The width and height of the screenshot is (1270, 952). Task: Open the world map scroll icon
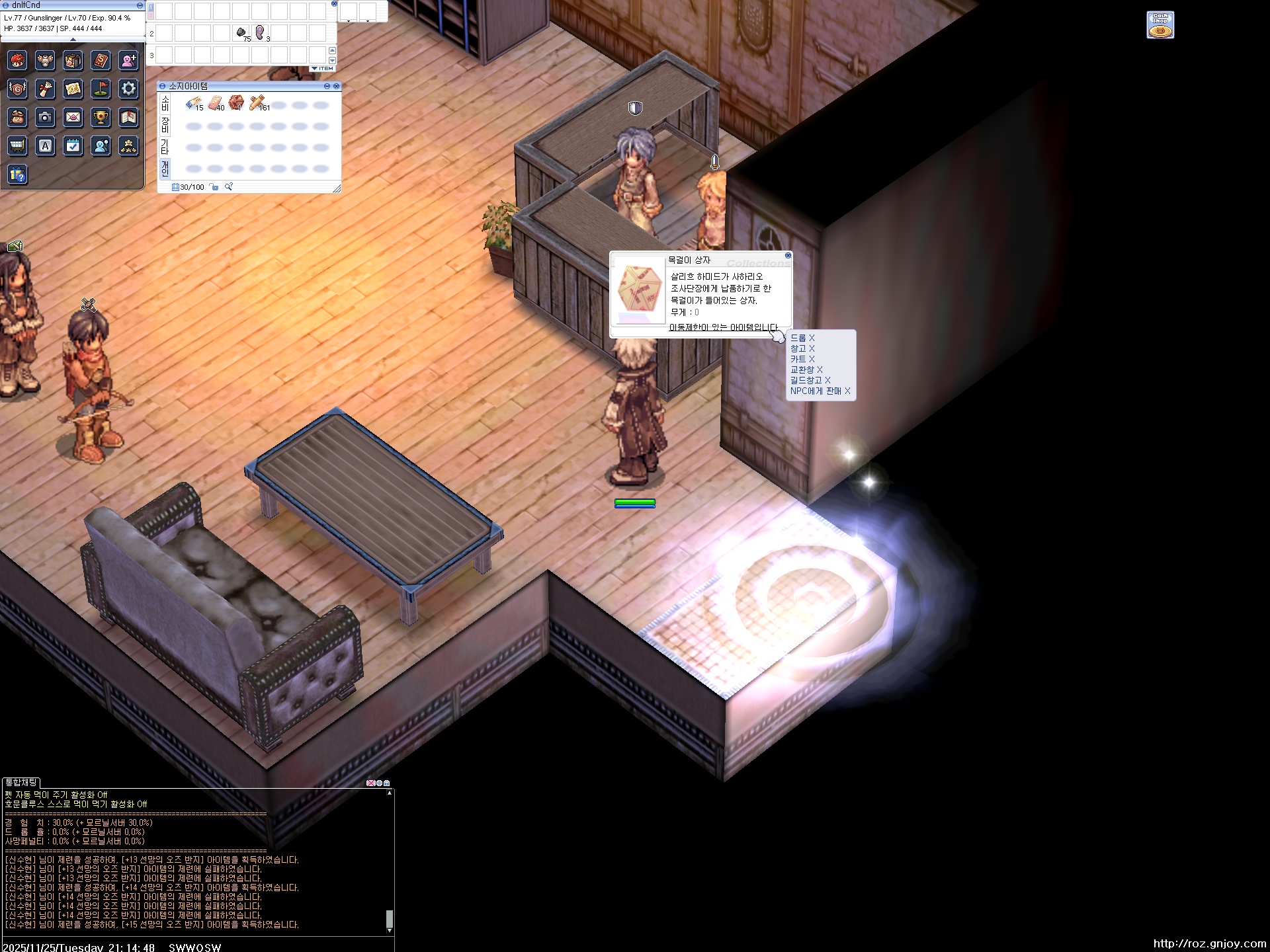[x=73, y=89]
